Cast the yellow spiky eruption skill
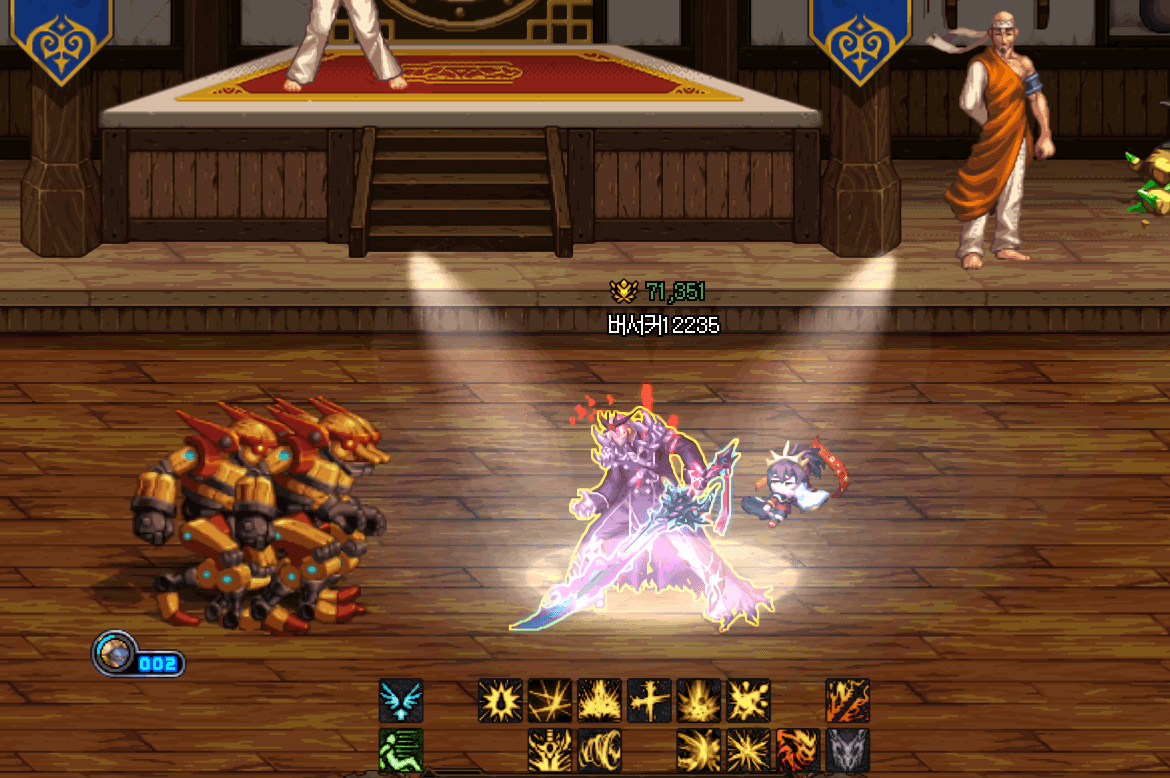The height and width of the screenshot is (778, 1170). (600, 701)
